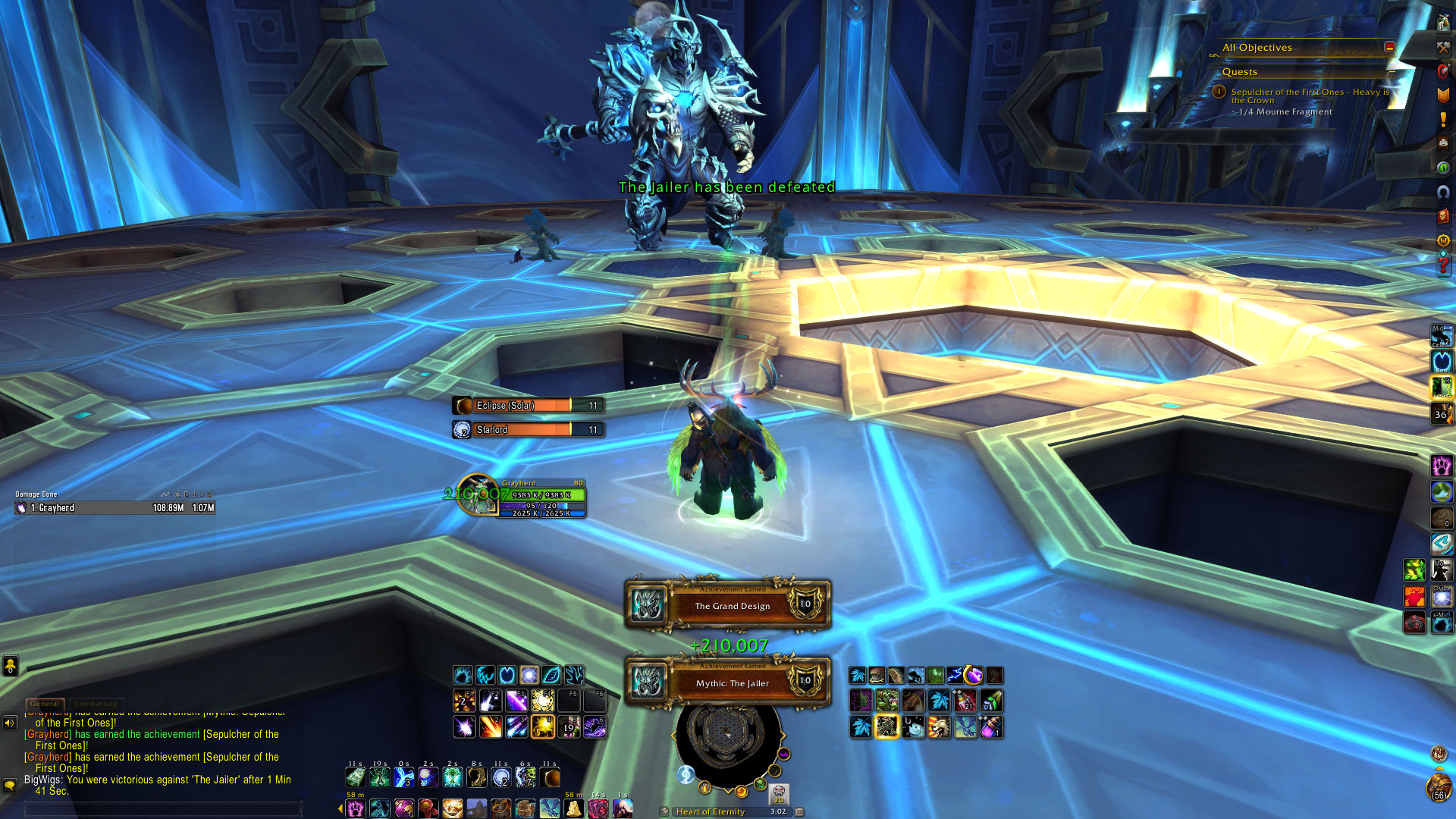This screenshot has height=819, width=1456.
Task: Open the Heavy is the Crown quest
Action: pyautogui.click(x=1310, y=96)
